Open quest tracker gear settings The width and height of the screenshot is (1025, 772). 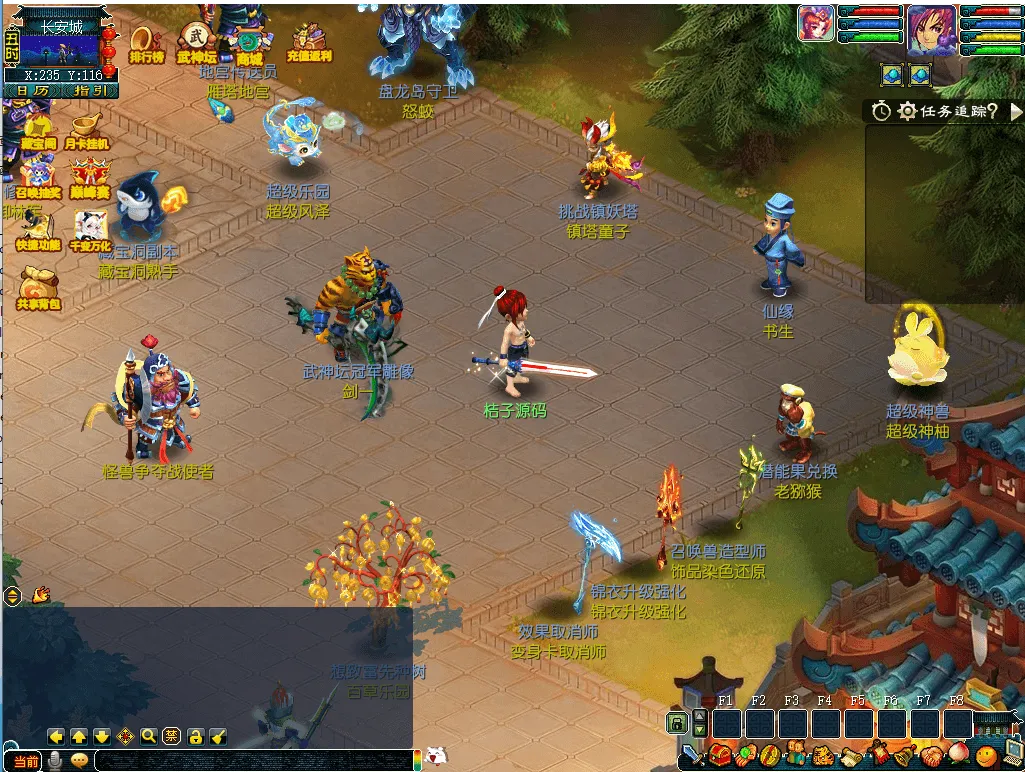pyautogui.click(x=907, y=111)
